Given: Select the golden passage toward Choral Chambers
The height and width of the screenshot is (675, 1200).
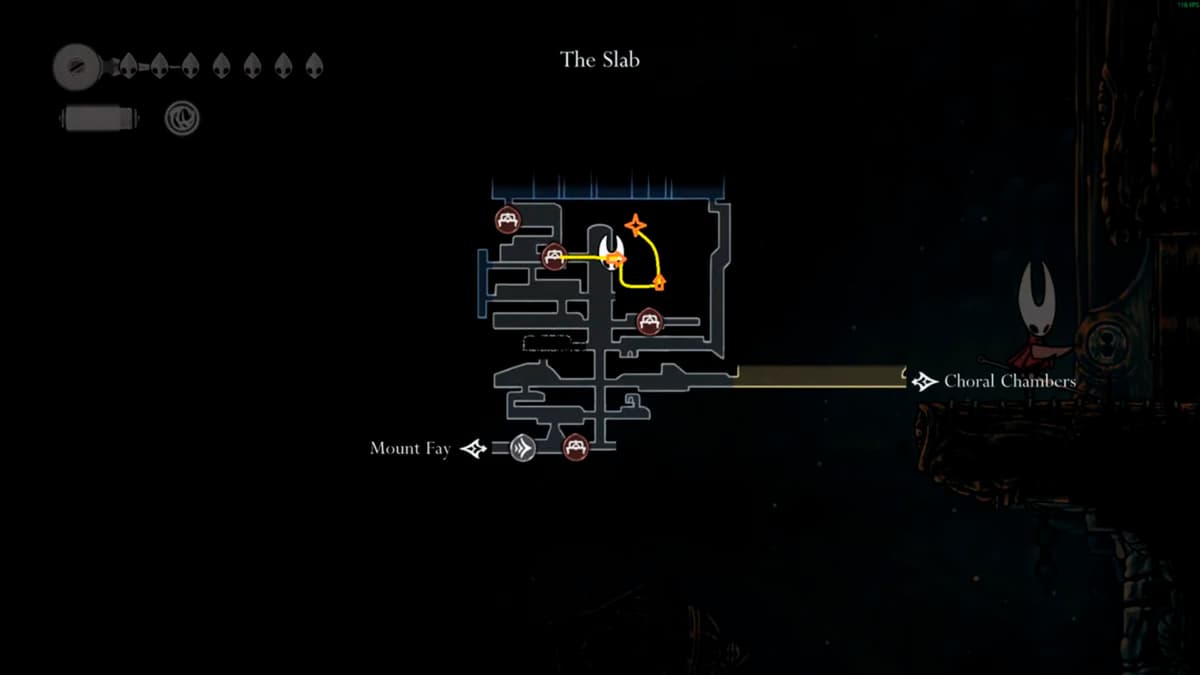Looking at the screenshot, I should pyautogui.click(x=820, y=376).
